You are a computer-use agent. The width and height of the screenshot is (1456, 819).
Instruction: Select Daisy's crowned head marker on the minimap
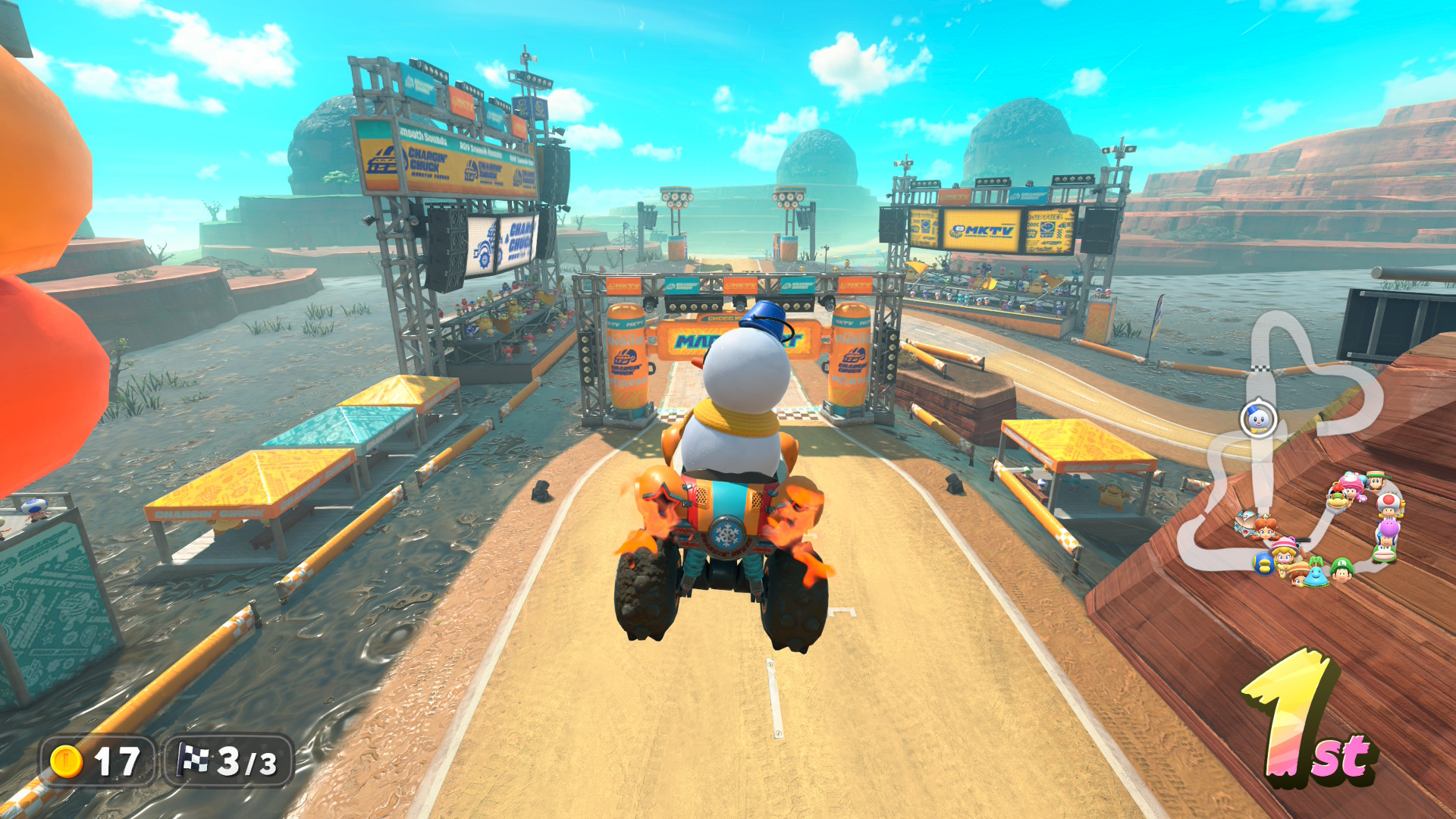(1265, 528)
